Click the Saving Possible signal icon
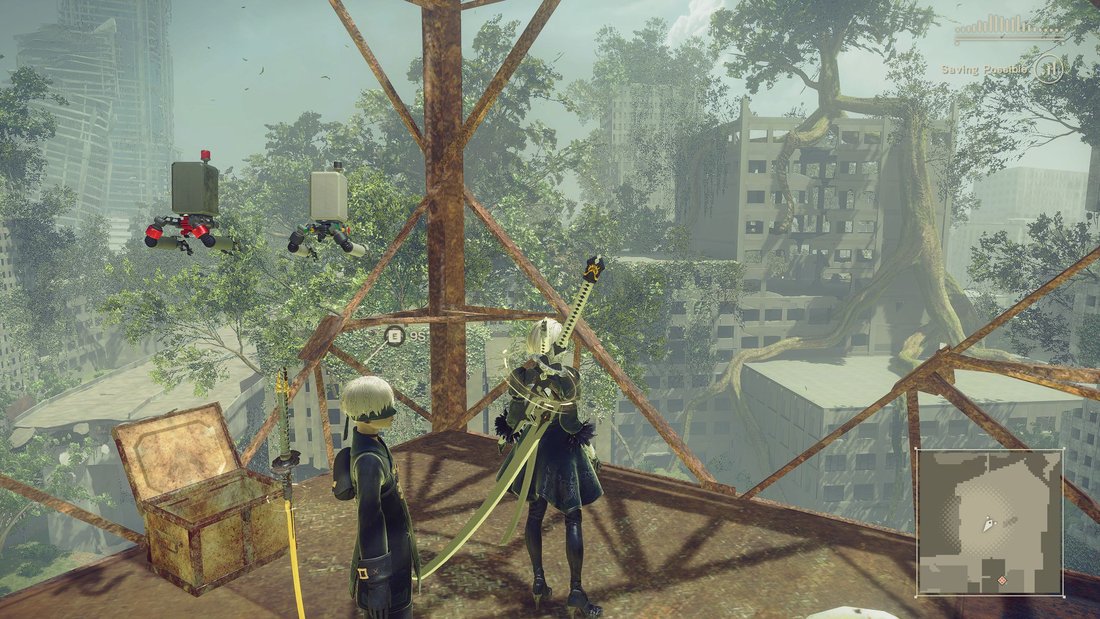Viewport: 1100px width, 619px height. [x=1048, y=68]
